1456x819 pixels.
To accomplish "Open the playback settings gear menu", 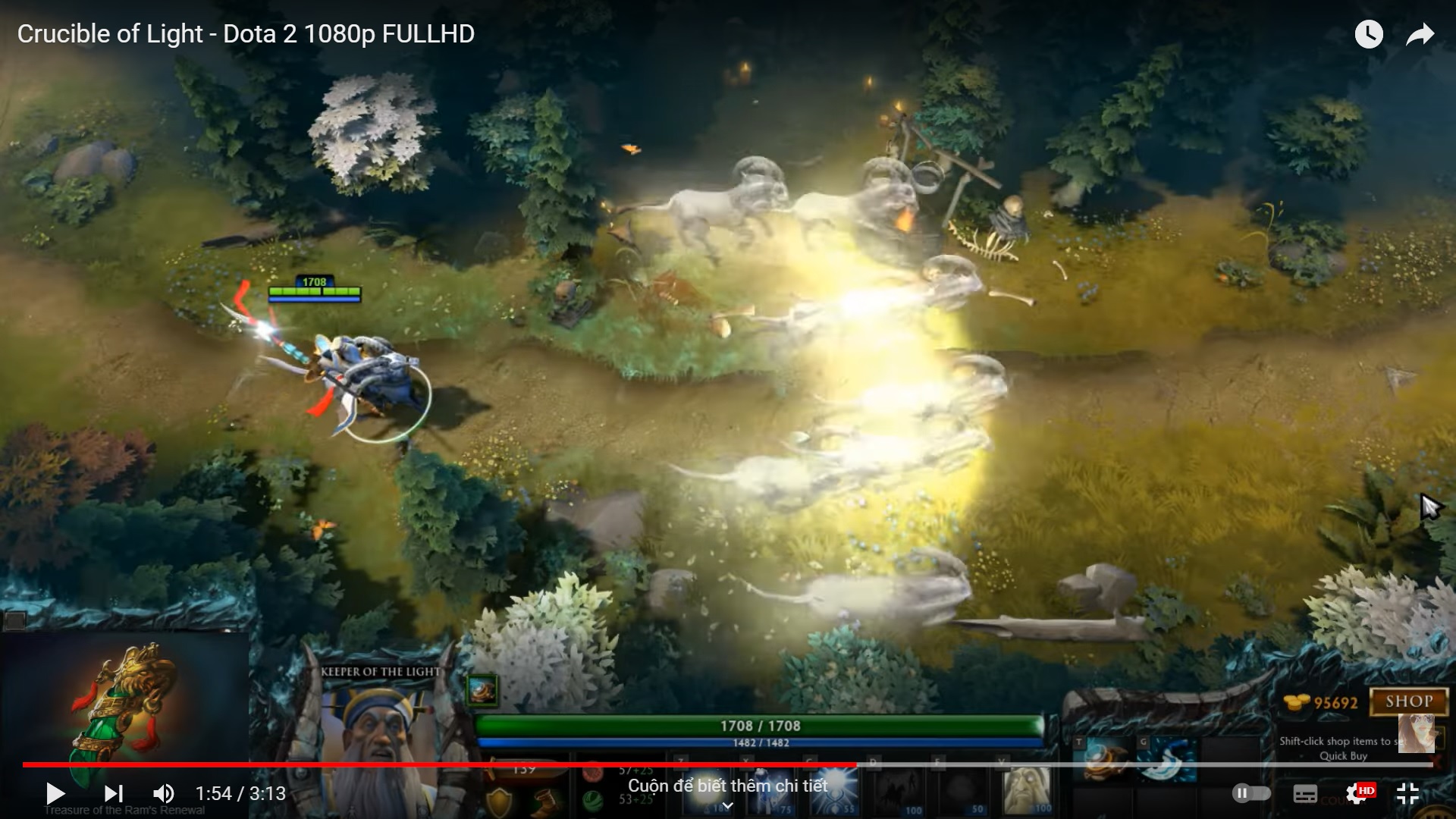I will (1357, 795).
